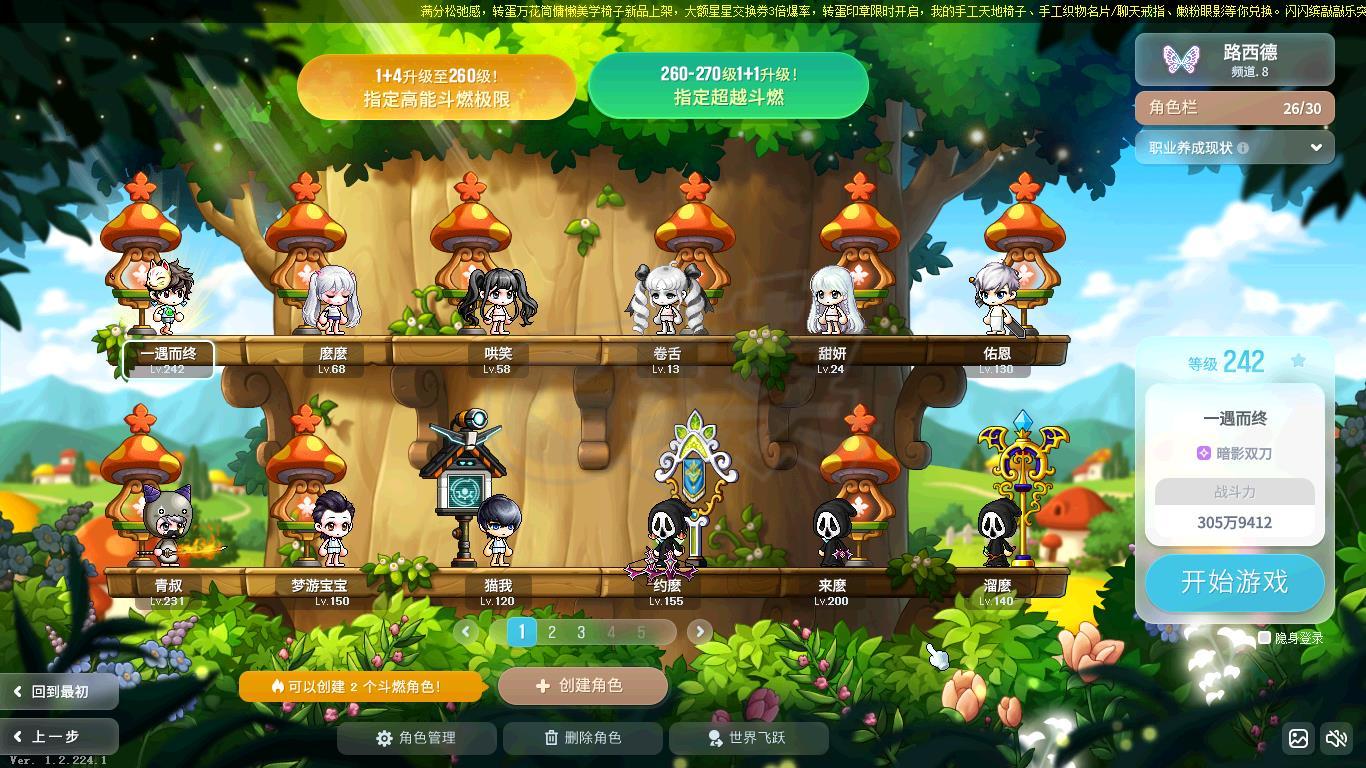Go back with 回到最初 button
Screen dimensions: 1366x768
pyautogui.click(x=59, y=691)
